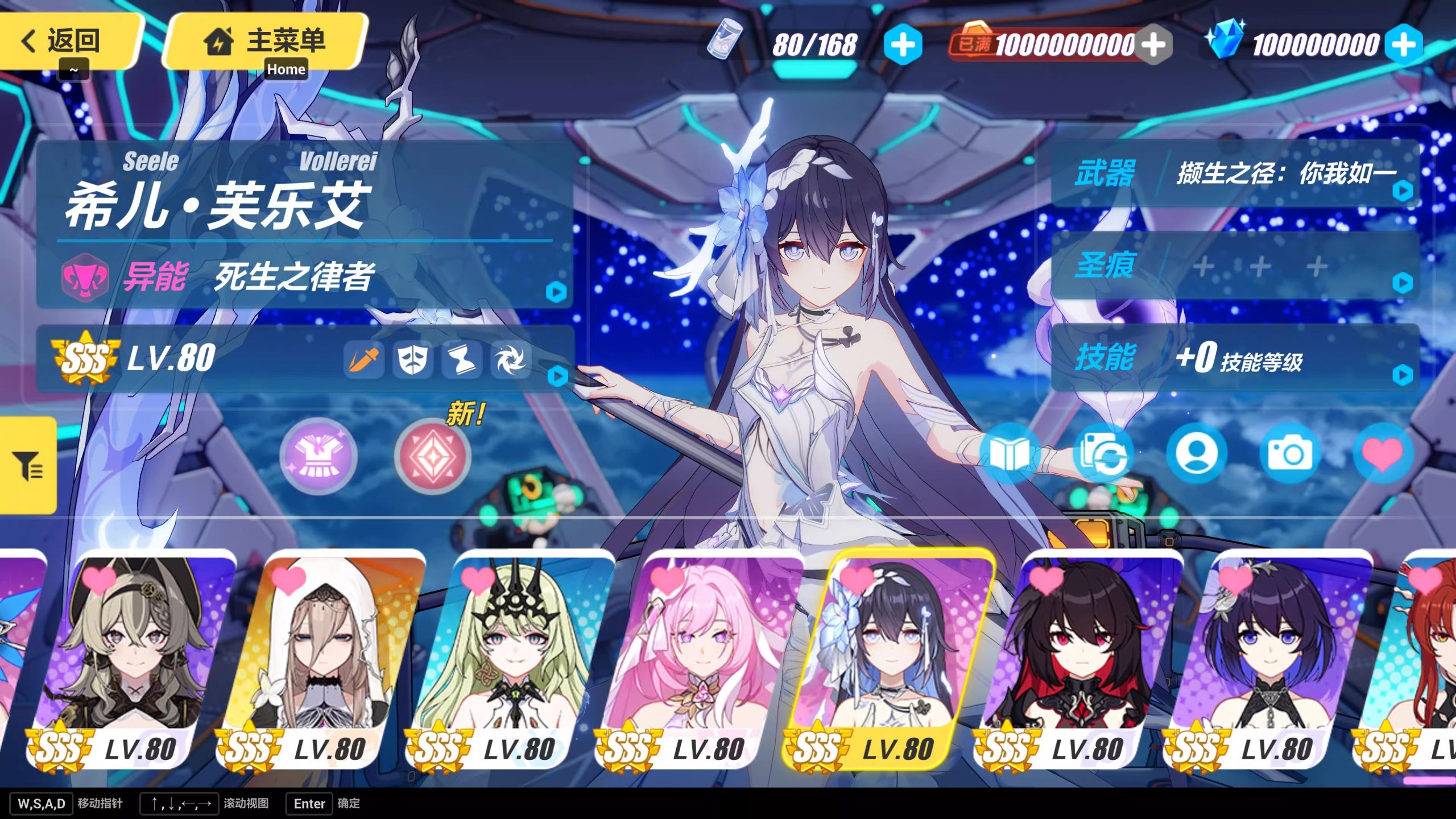Open the 主菜单 main menu
This screenshot has height=819, width=1456.
[265, 41]
